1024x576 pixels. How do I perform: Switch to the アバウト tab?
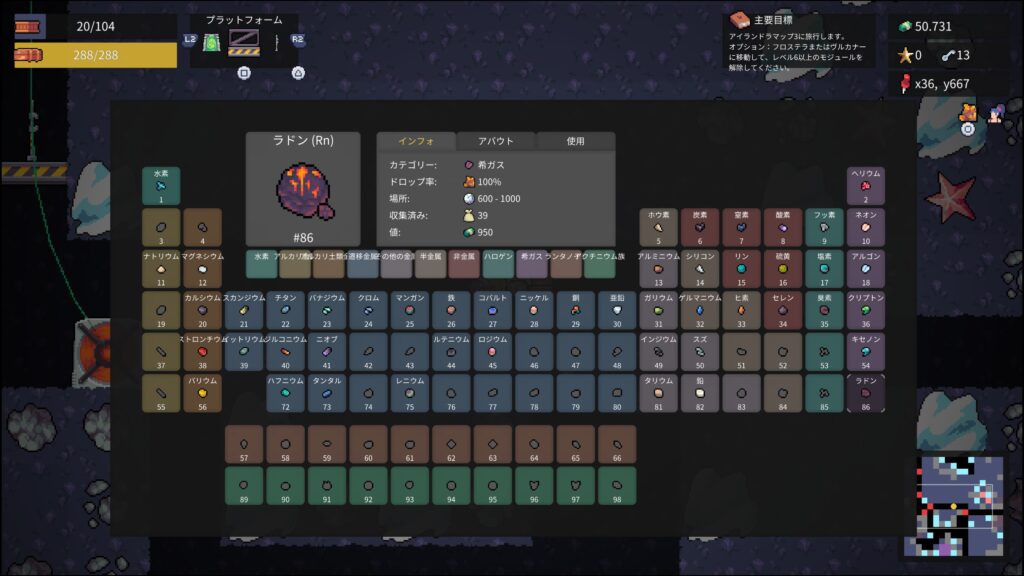point(496,141)
